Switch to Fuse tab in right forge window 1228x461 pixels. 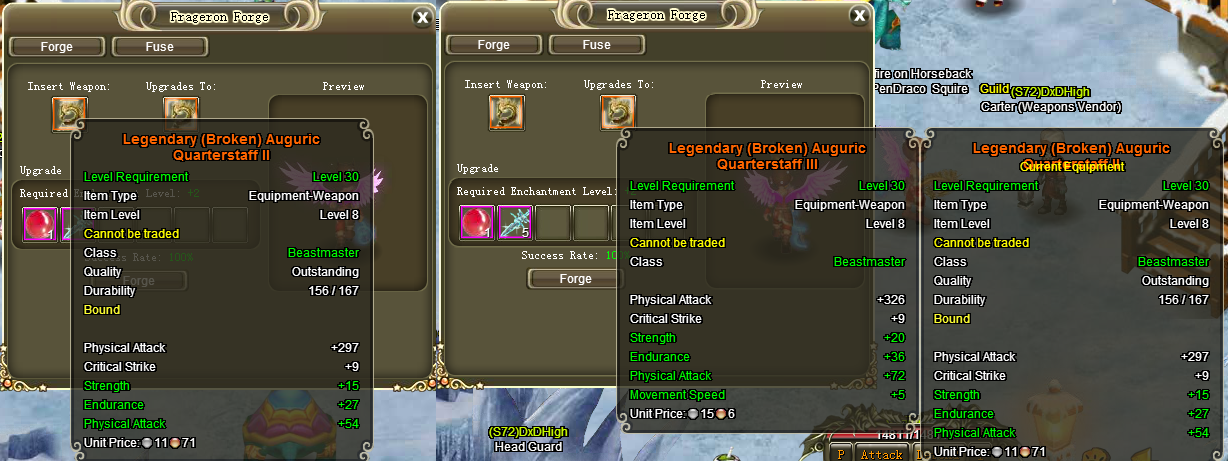click(596, 44)
